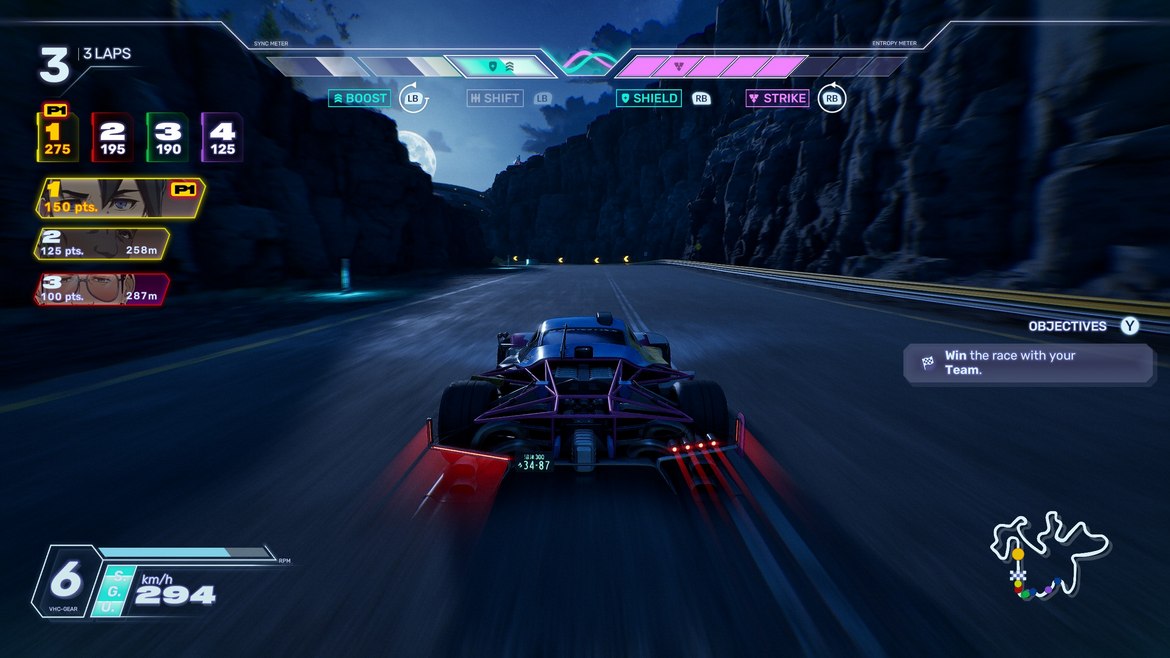Choose the second place 125 pts racer card

103,244
